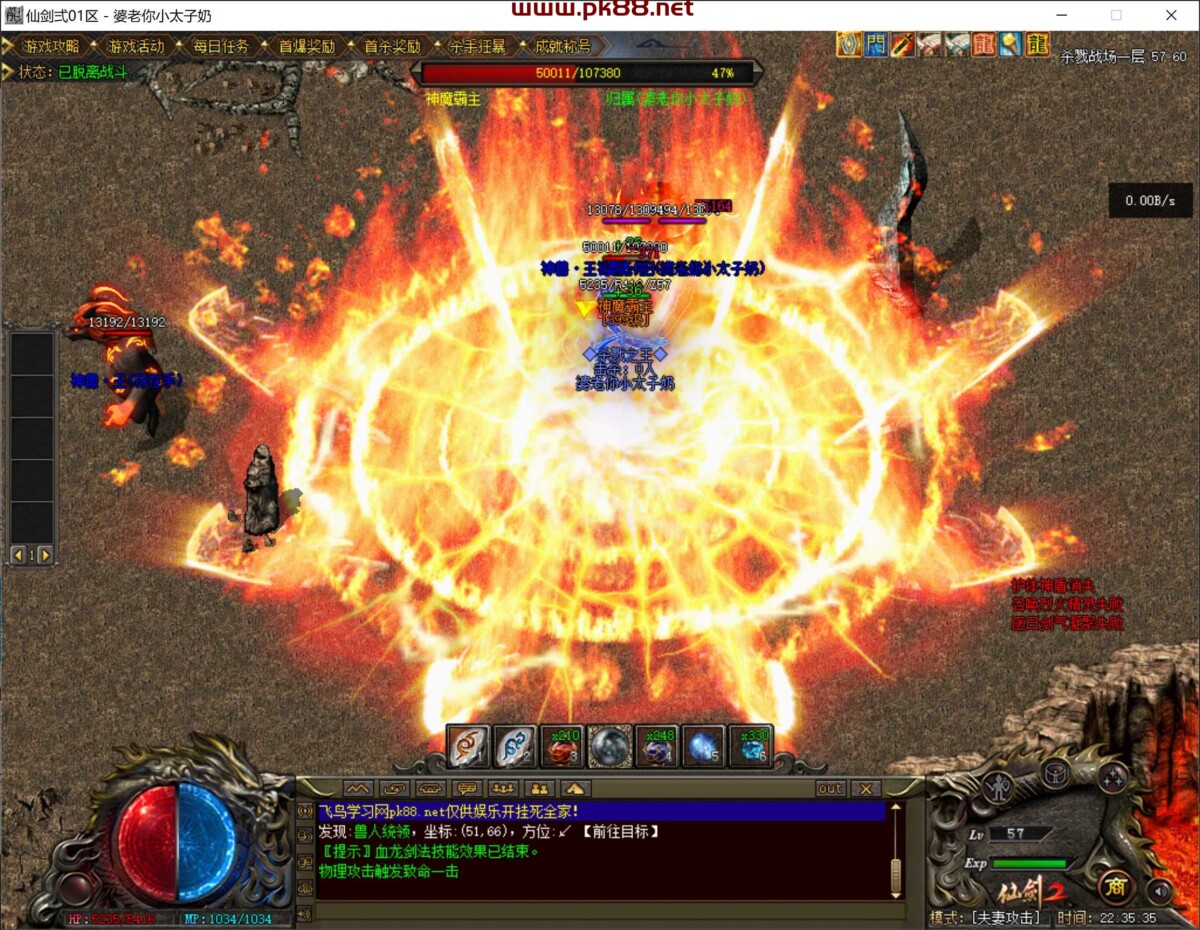1200x930 pixels.
Task: Use the blue orb item in hotbar slot 5
Action: [703, 746]
